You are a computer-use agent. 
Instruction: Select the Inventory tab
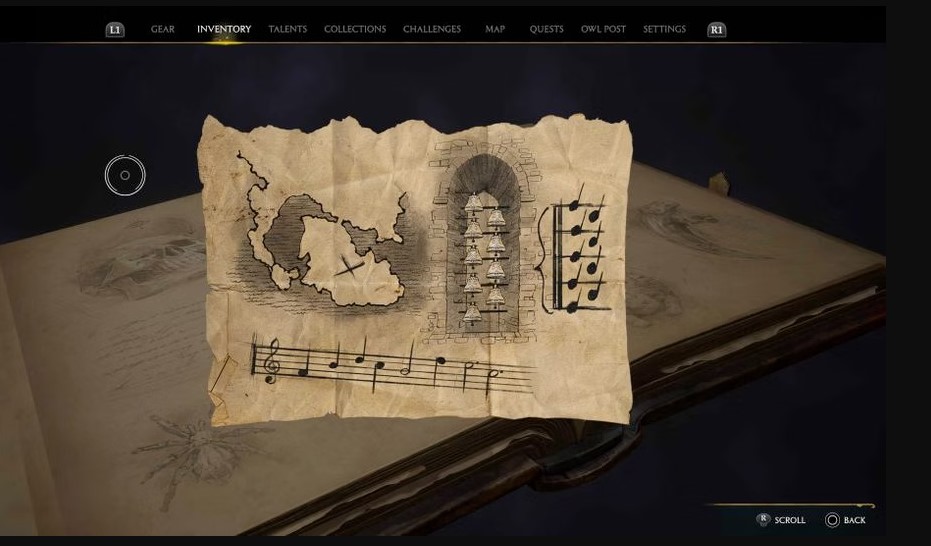click(224, 29)
